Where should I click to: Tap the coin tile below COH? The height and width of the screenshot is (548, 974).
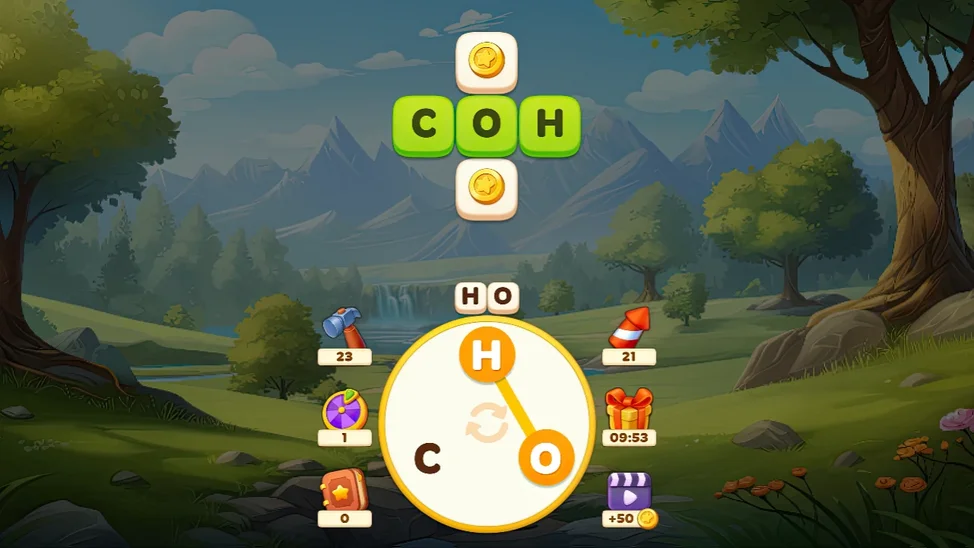(487, 188)
